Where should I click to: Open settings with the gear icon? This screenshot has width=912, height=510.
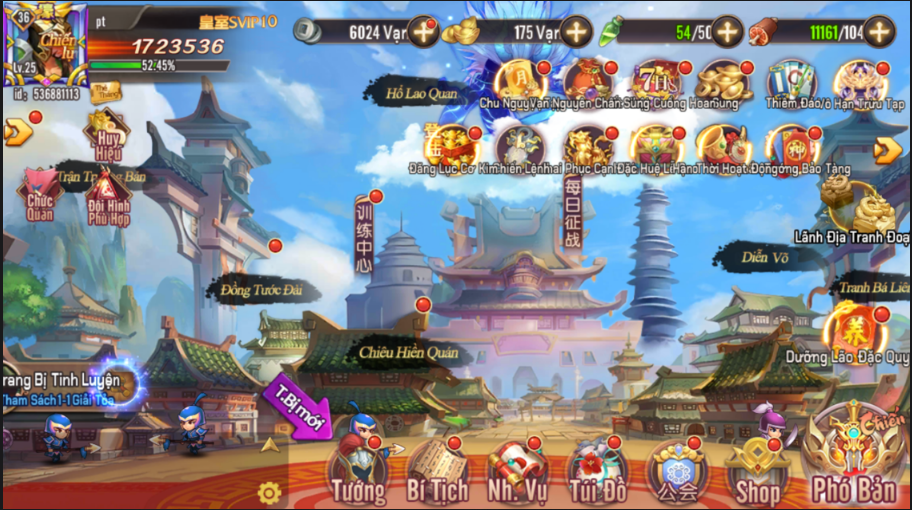(x=268, y=492)
